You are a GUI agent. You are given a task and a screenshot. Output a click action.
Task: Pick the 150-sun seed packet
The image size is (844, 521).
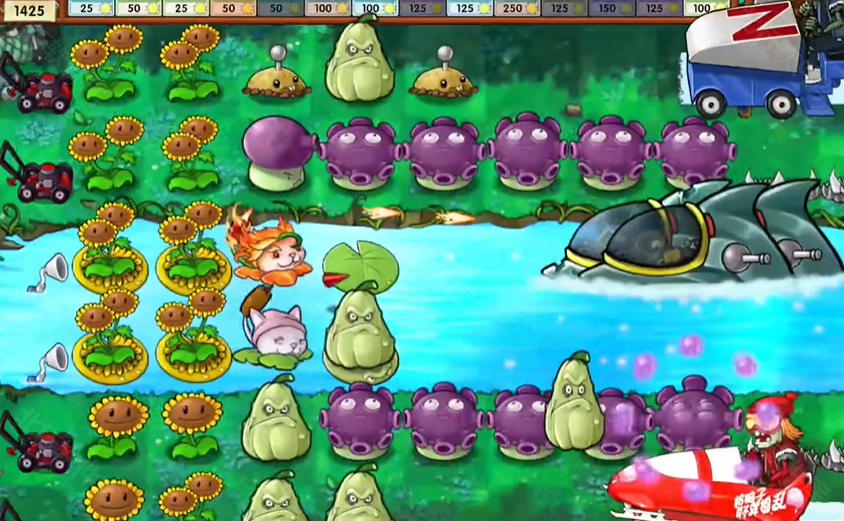coord(612,8)
